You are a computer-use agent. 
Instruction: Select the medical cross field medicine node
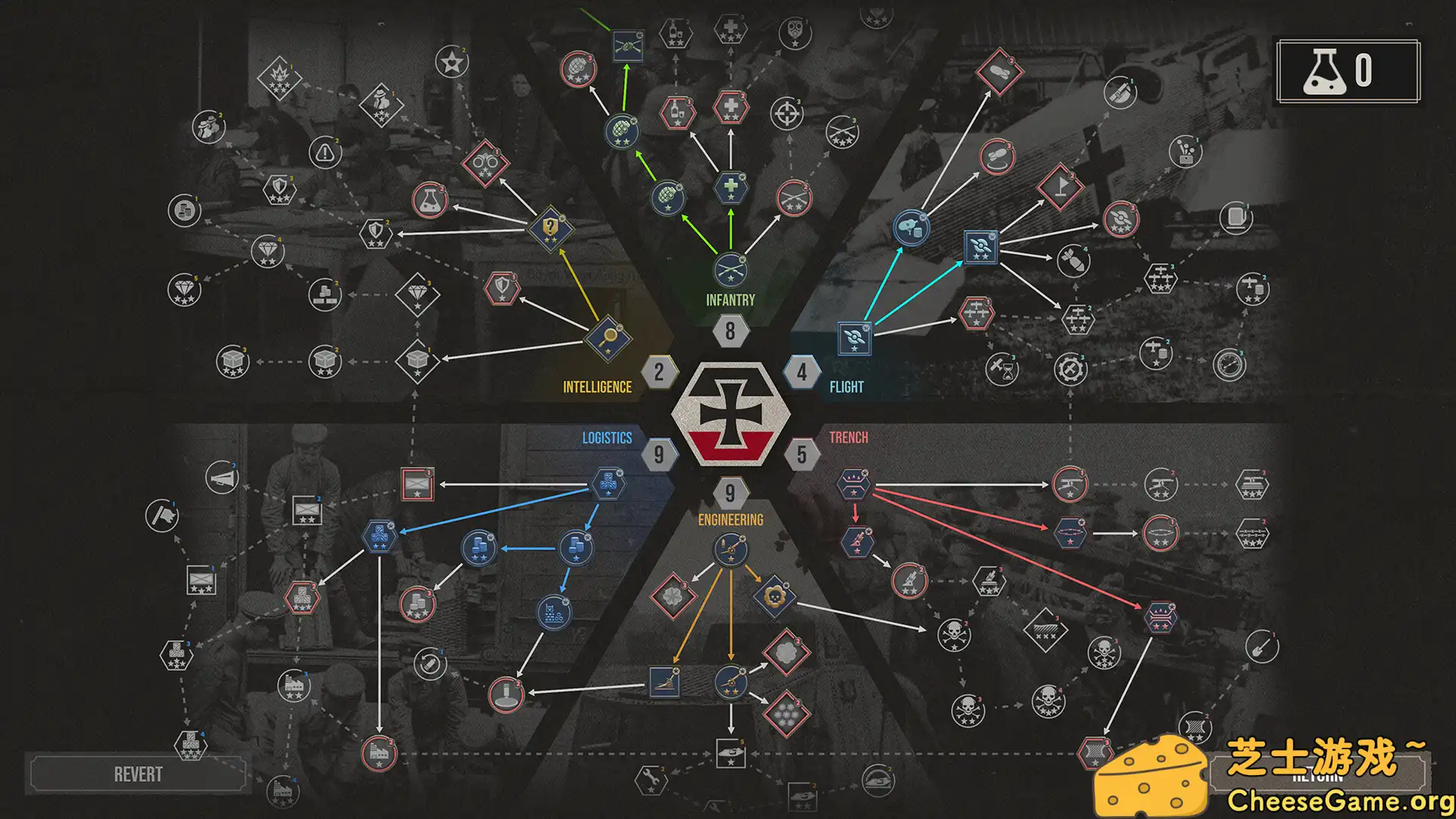tap(729, 188)
